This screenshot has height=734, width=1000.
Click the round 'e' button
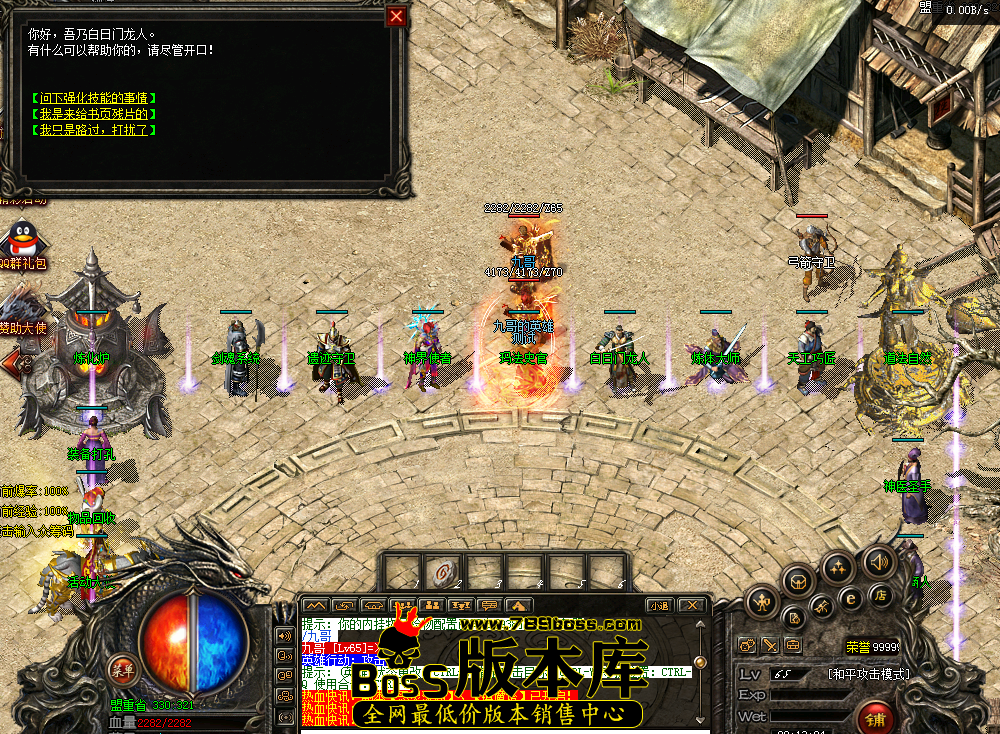point(851,598)
